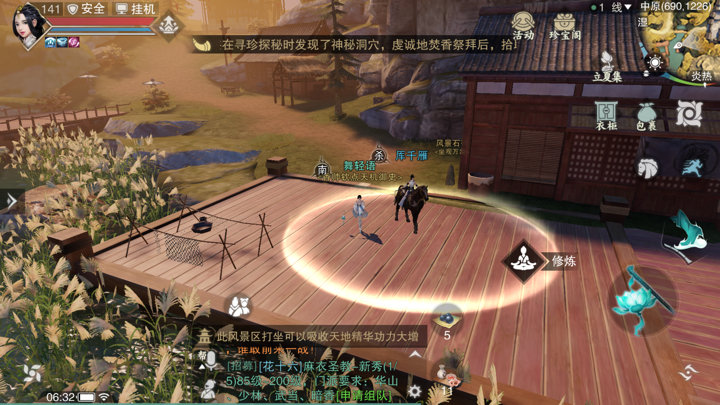
Task: Open the 活动 events menu
Action: coord(523,26)
